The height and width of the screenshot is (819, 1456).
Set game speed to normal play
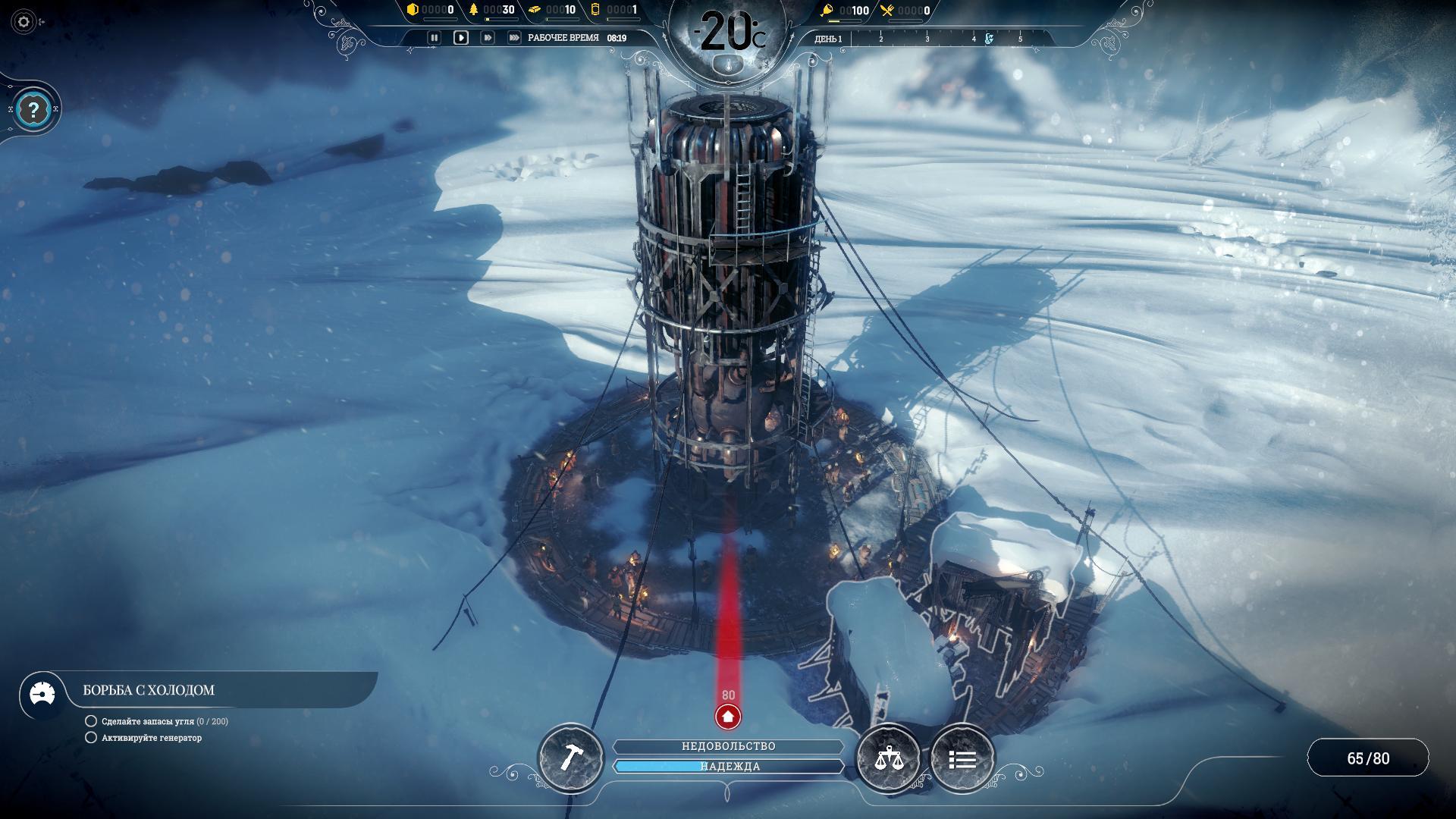click(x=460, y=37)
